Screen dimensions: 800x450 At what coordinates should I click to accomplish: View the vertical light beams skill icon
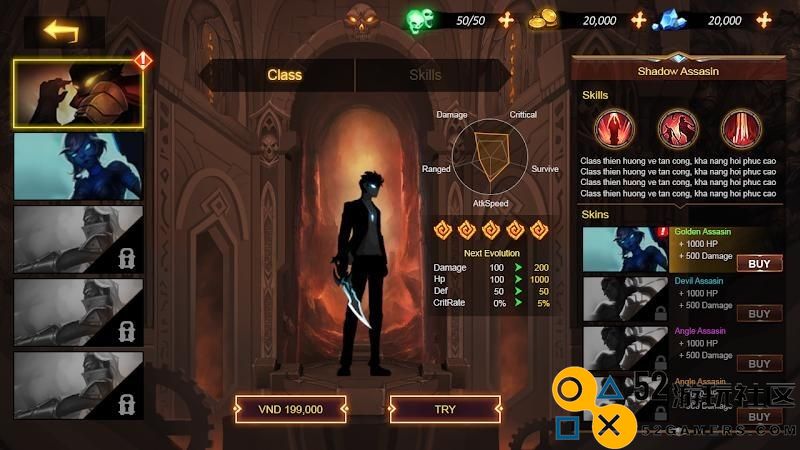(x=739, y=129)
